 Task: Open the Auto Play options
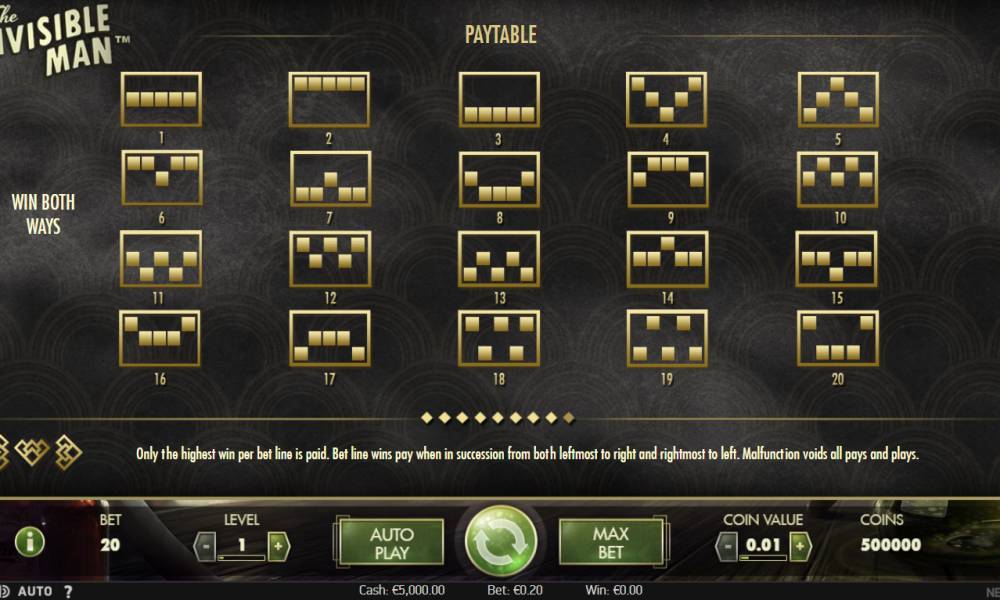tap(391, 542)
